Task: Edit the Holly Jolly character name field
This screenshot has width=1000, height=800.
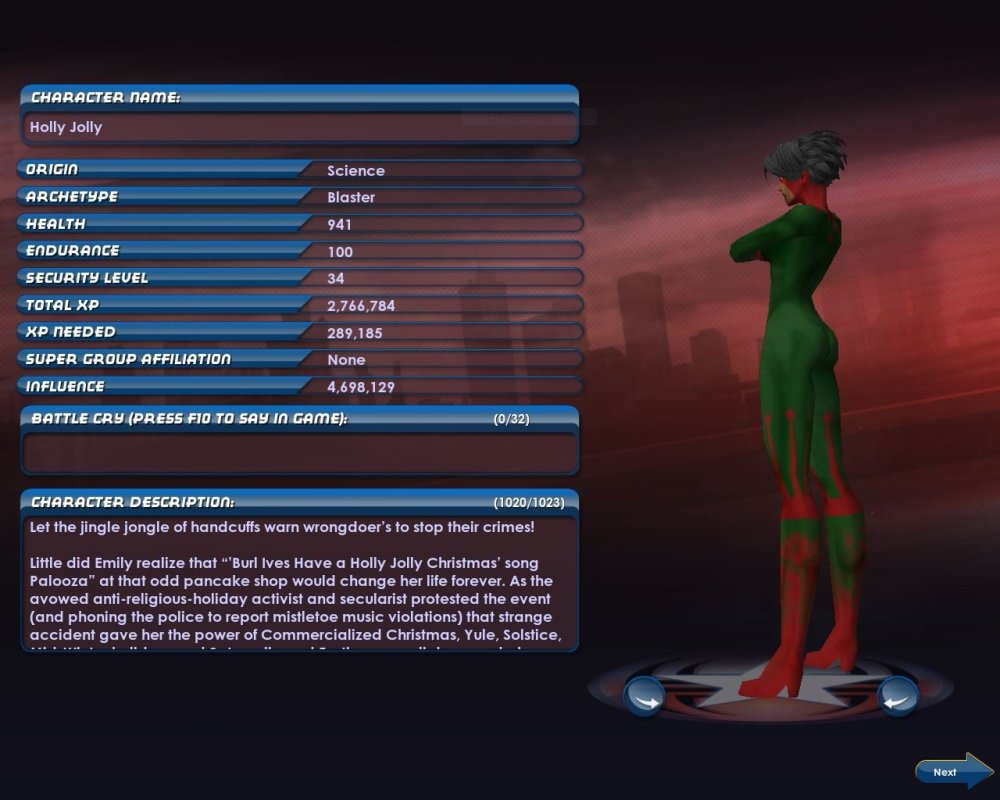Action: [299, 128]
